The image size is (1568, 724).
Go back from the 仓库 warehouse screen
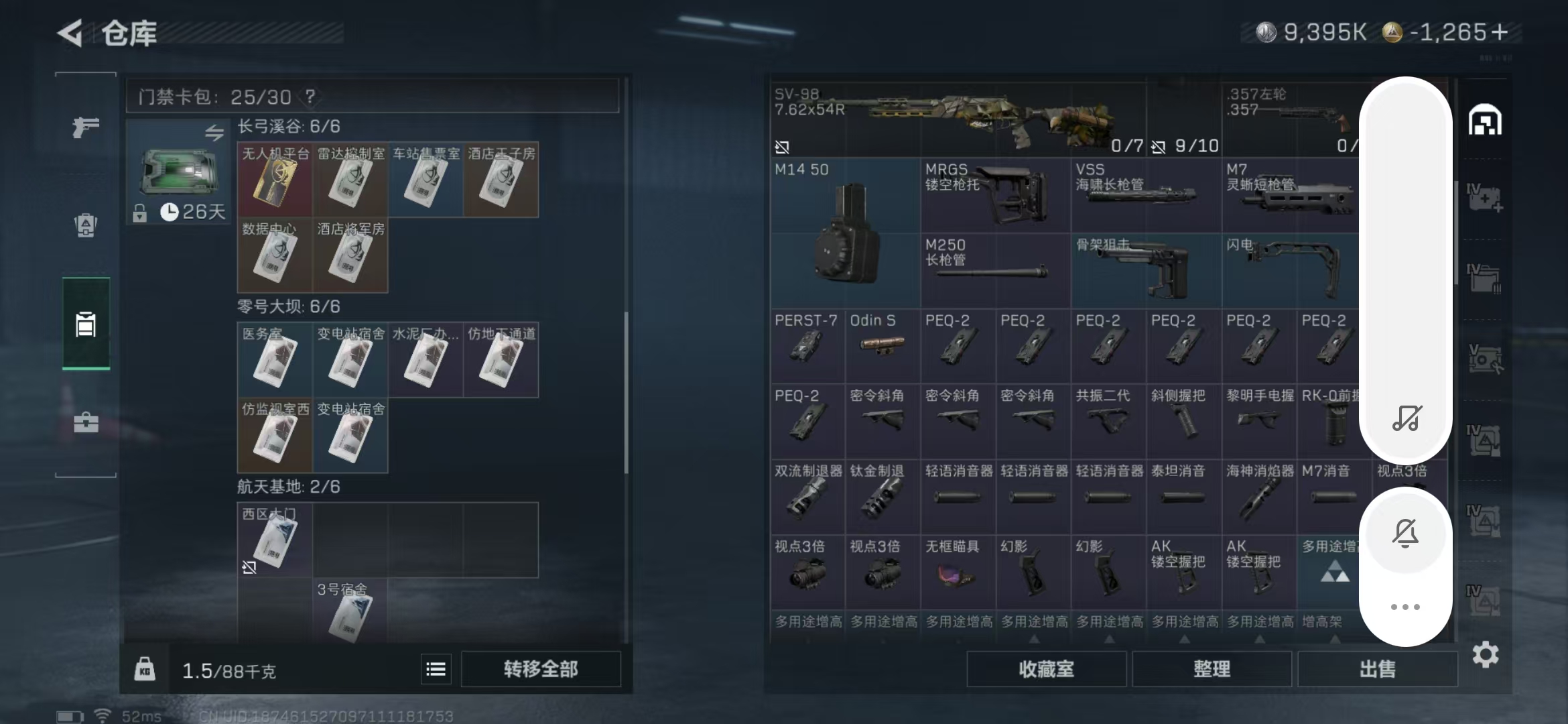[70, 33]
